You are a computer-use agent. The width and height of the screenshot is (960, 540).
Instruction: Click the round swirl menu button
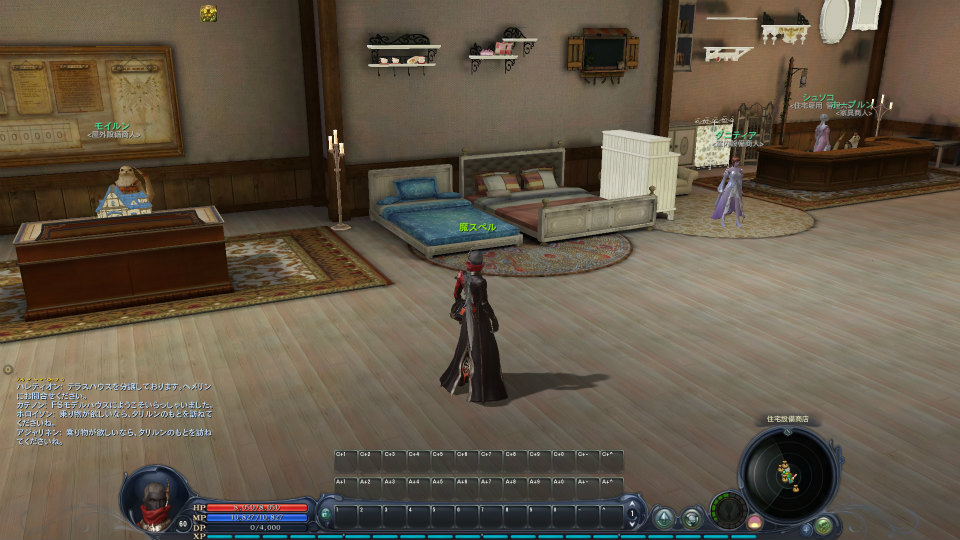691,518
